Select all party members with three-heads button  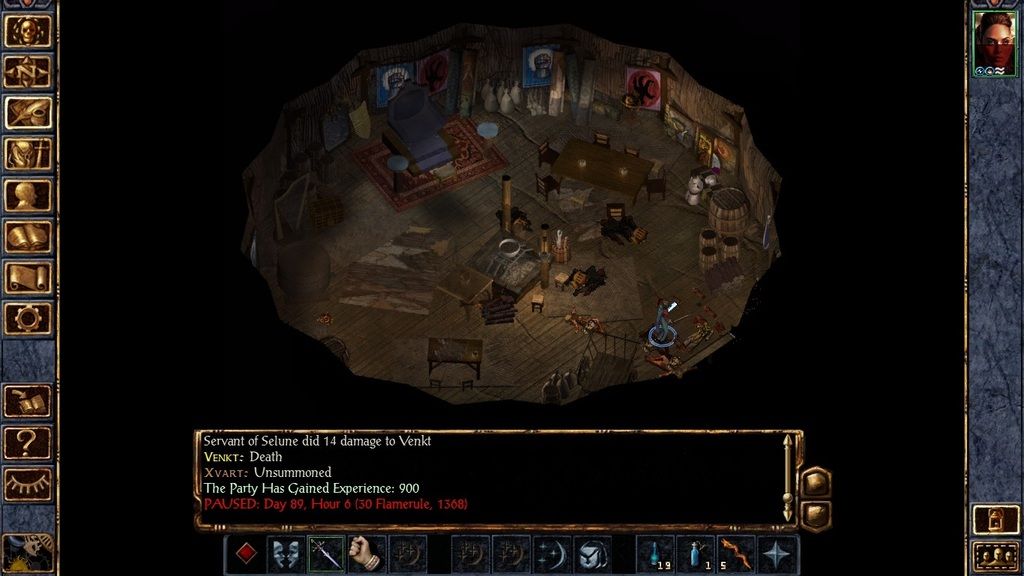pyautogui.click(x=995, y=555)
